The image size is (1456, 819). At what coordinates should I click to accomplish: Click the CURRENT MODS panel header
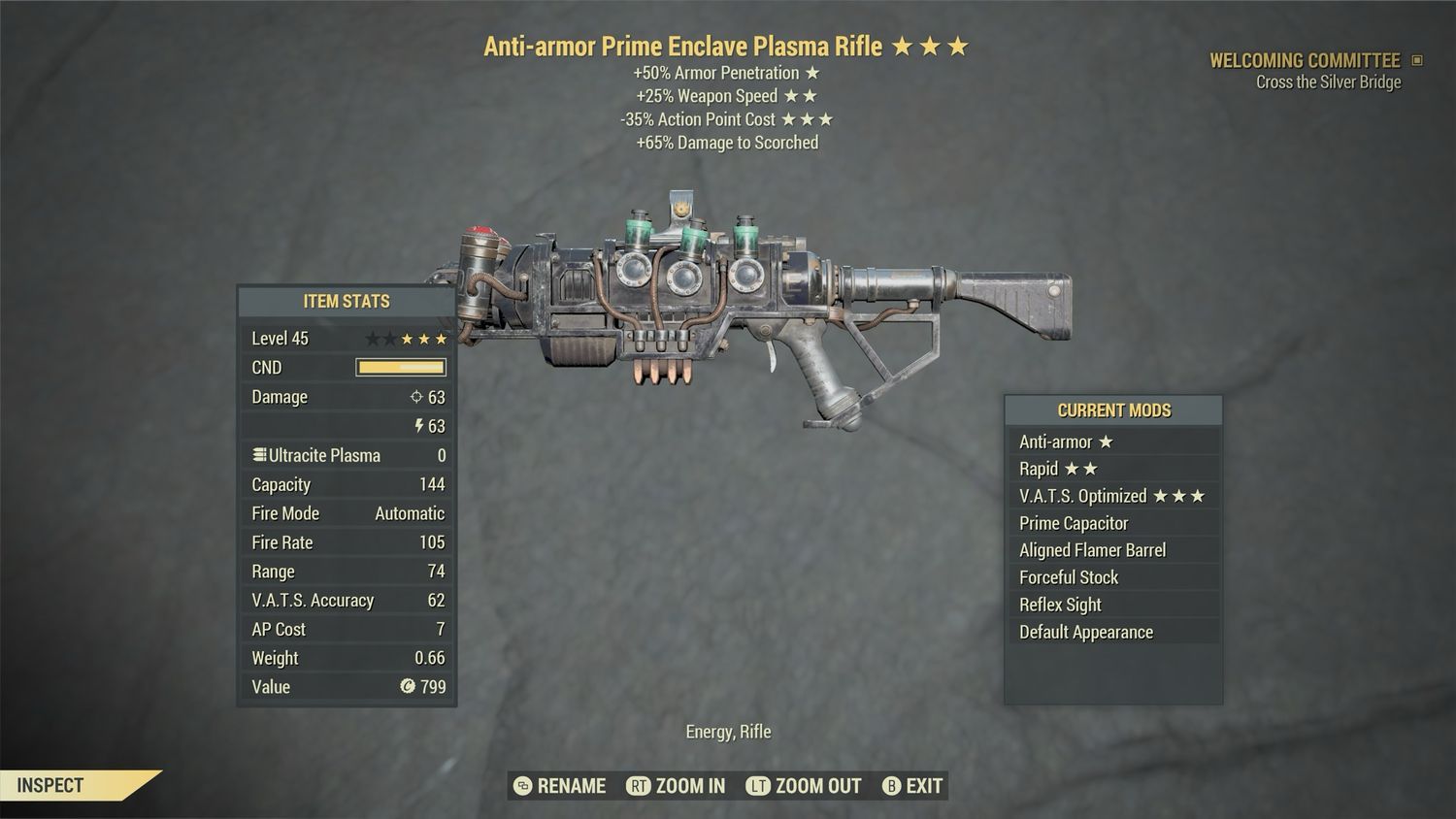click(1112, 409)
